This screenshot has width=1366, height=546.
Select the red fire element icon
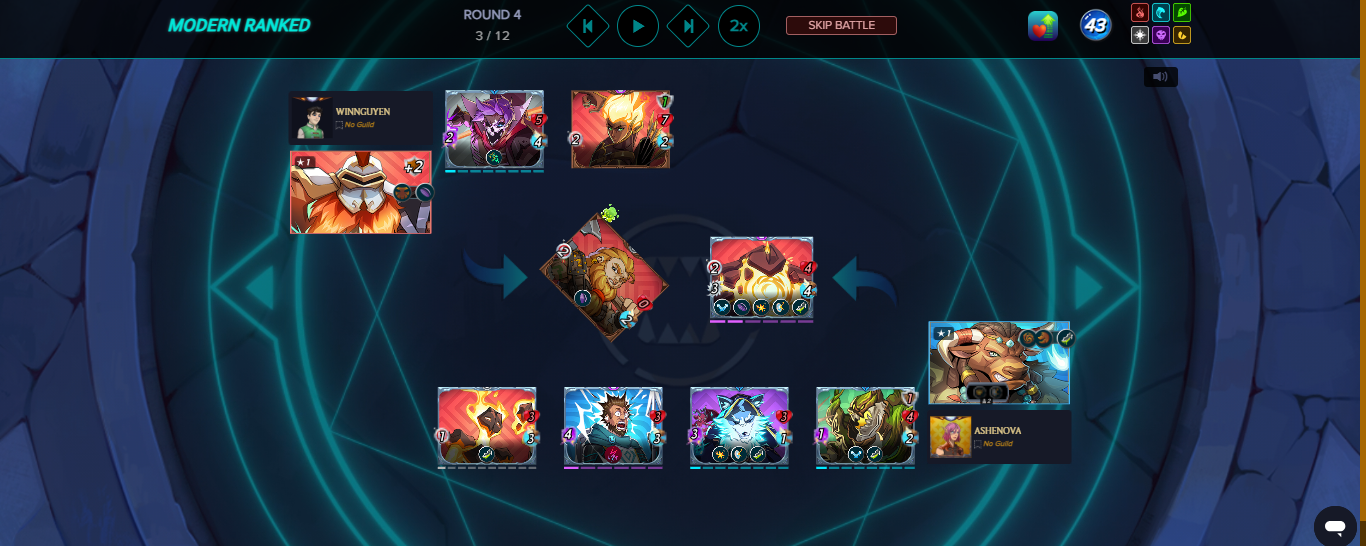point(1140,13)
